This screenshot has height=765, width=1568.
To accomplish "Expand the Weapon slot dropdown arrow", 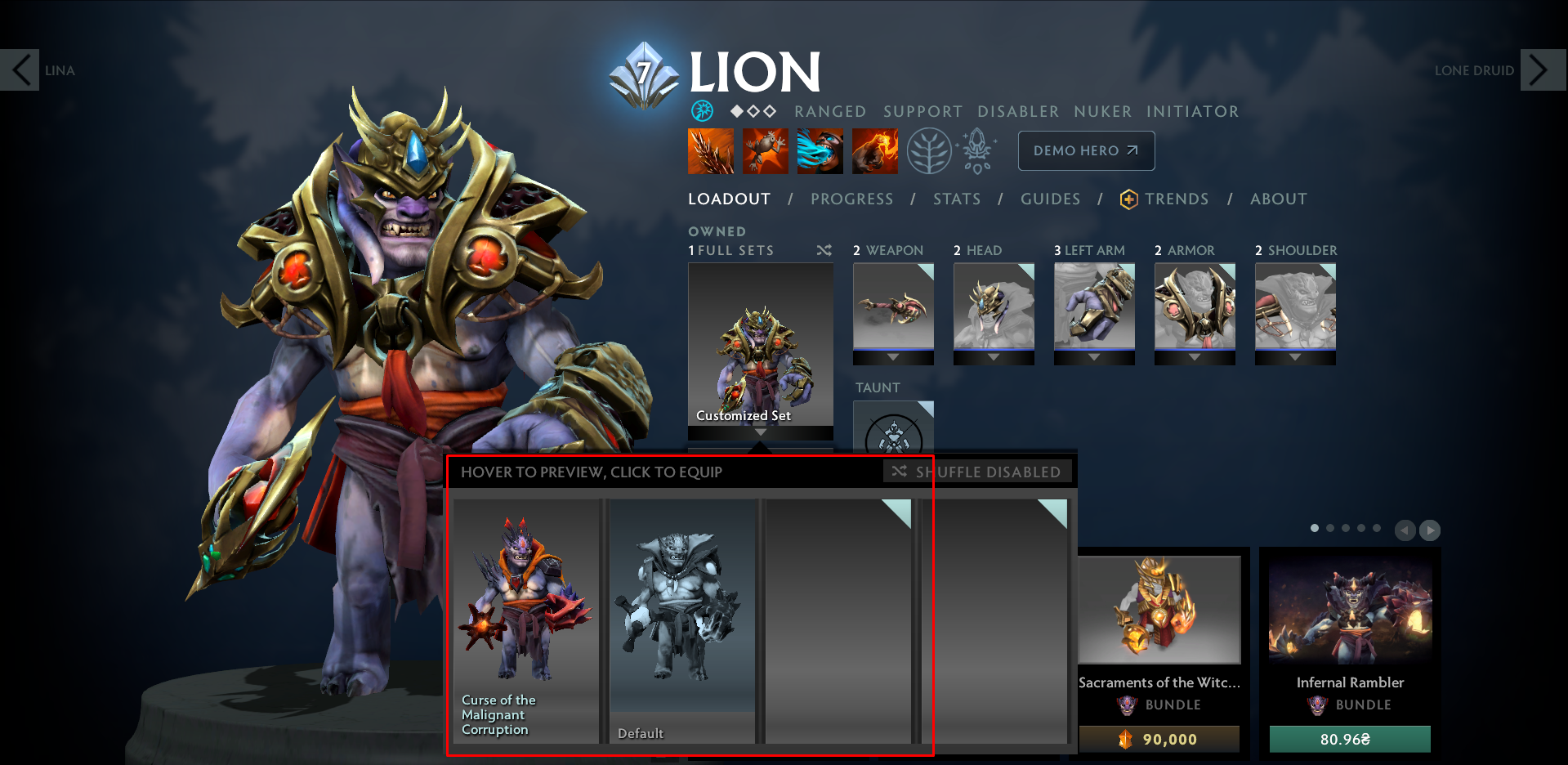I will pos(893,357).
